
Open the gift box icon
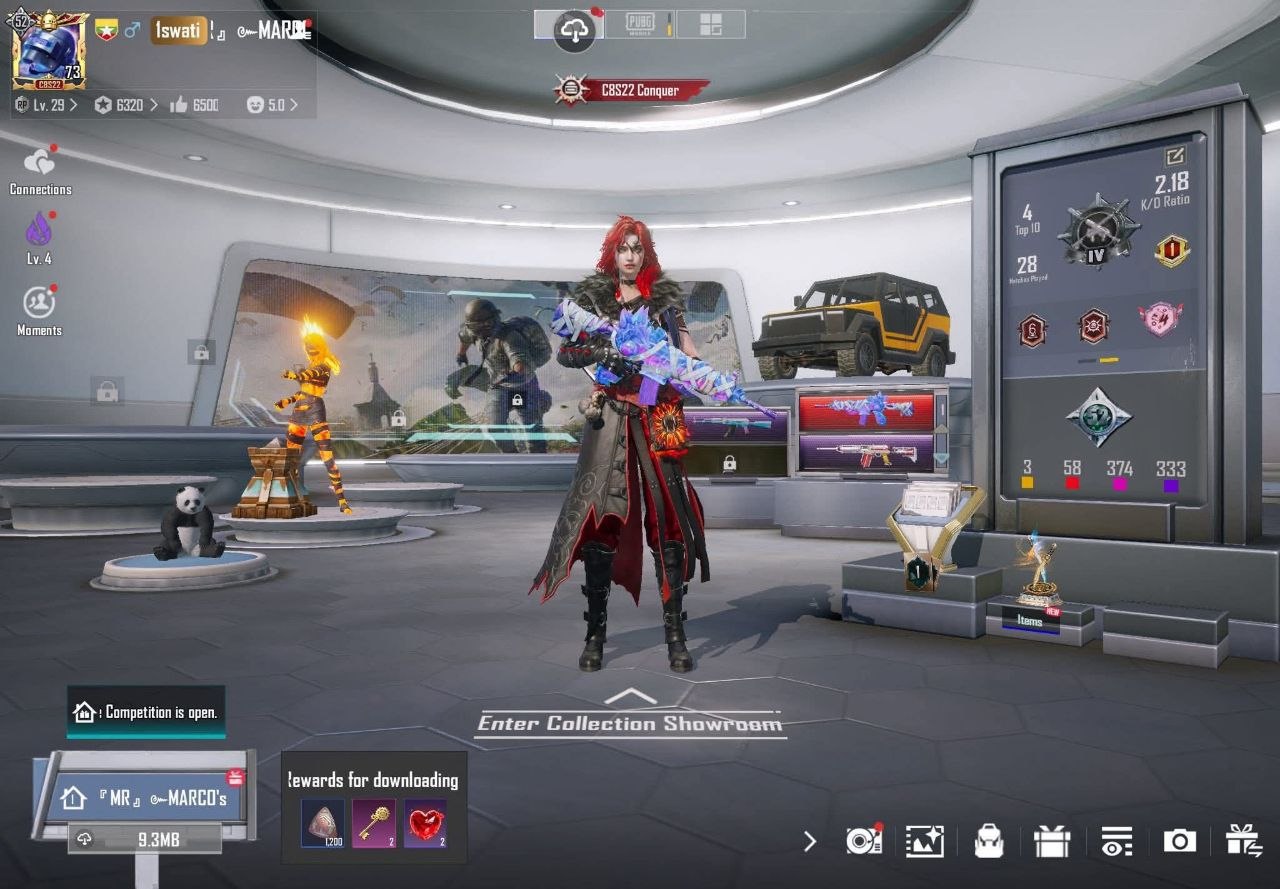click(x=1052, y=841)
